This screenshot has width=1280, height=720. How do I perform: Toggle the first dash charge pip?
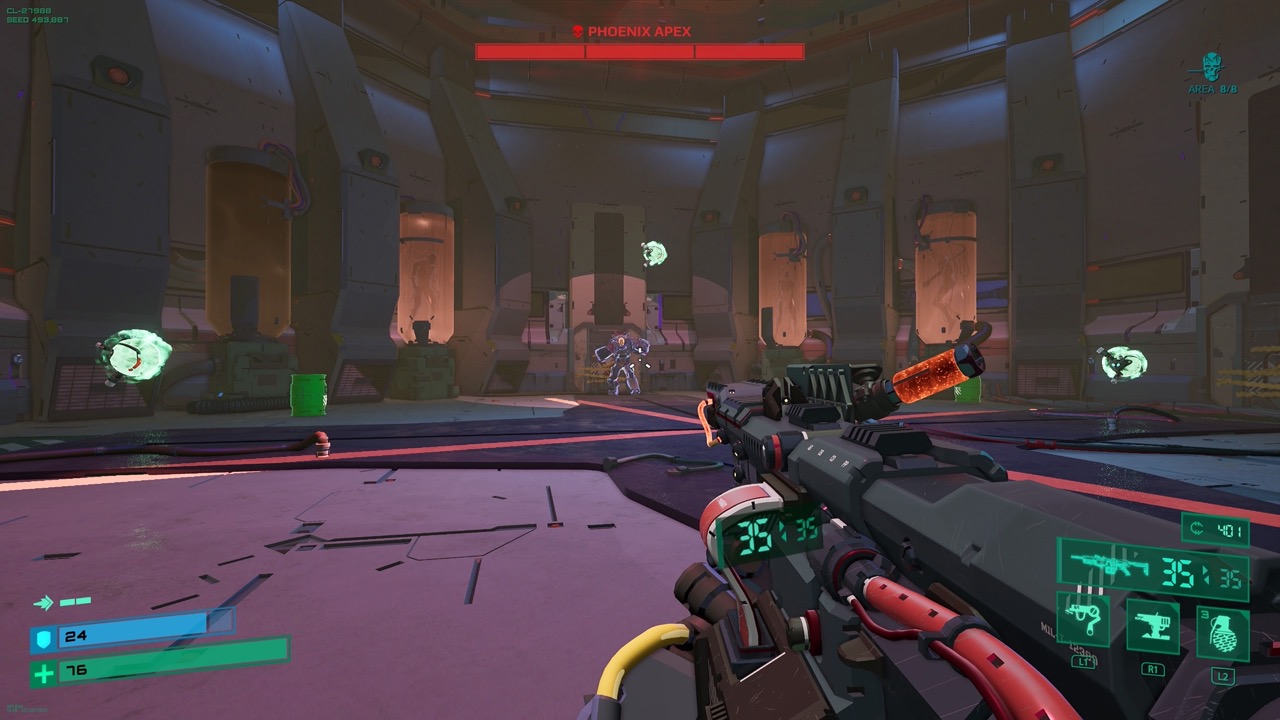click(x=67, y=602)
